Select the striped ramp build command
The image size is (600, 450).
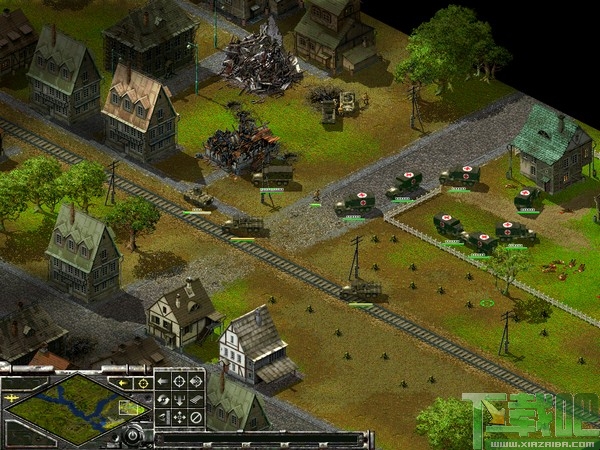pos(196,399)
